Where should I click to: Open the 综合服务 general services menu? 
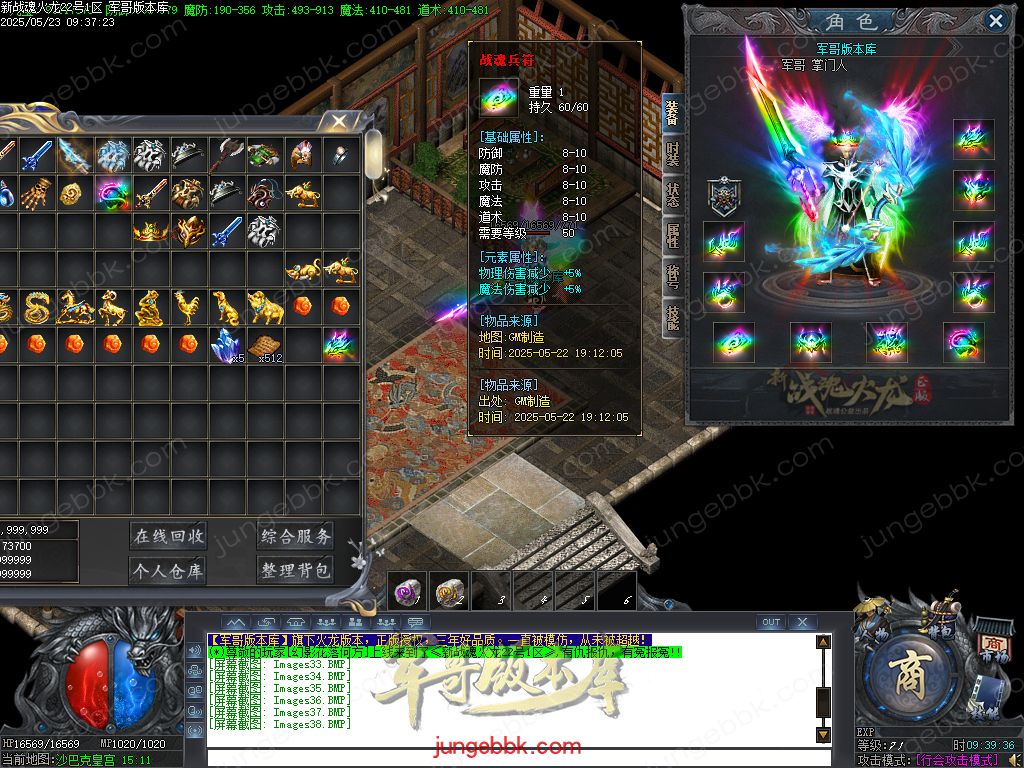click(x=295, y=536)
